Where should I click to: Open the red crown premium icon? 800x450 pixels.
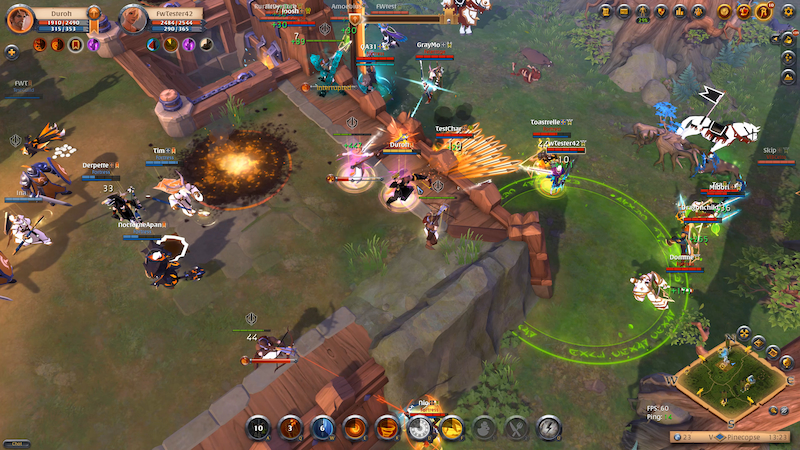point(743,12)
